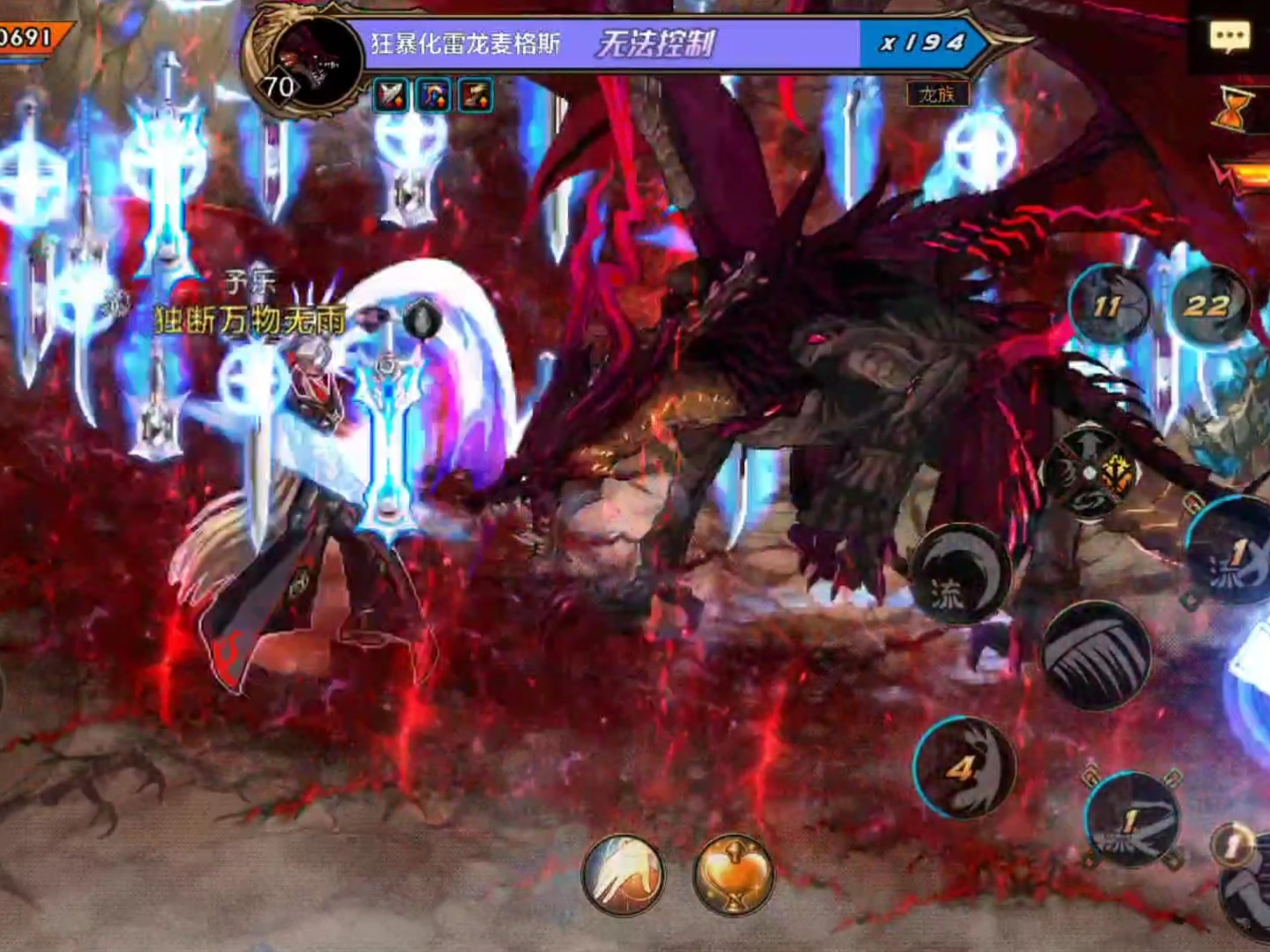
Task: Tap the skill on an 11-second cooldown
Action: click(x=1109, y=305)
